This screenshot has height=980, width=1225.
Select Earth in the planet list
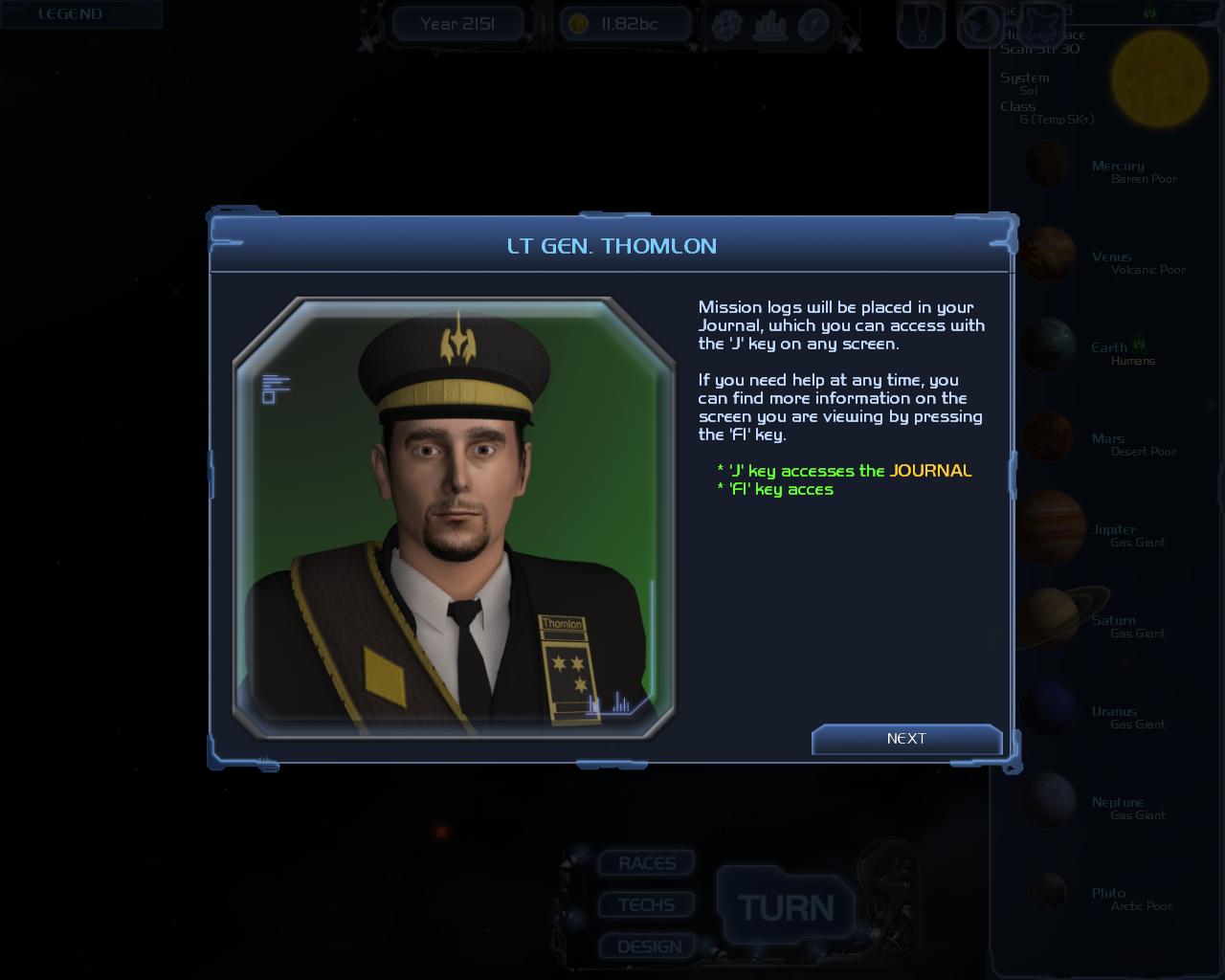tap(1049, 346)
